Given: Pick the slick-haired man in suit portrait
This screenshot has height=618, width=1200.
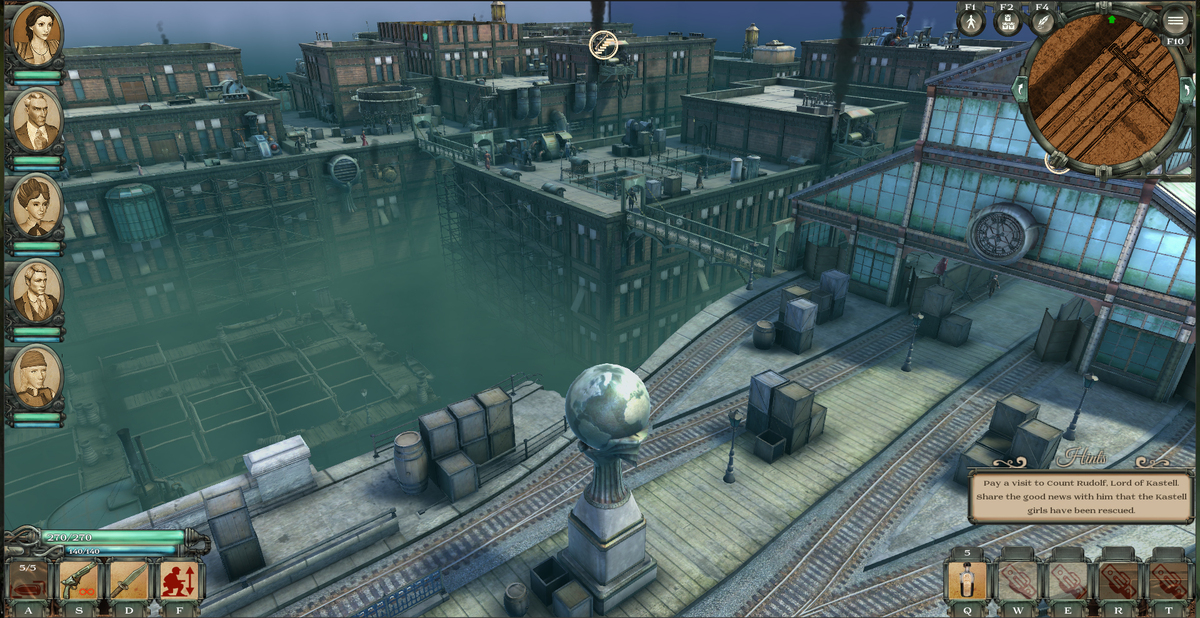Looking at the screenshot, I should (x=37, y=292).
